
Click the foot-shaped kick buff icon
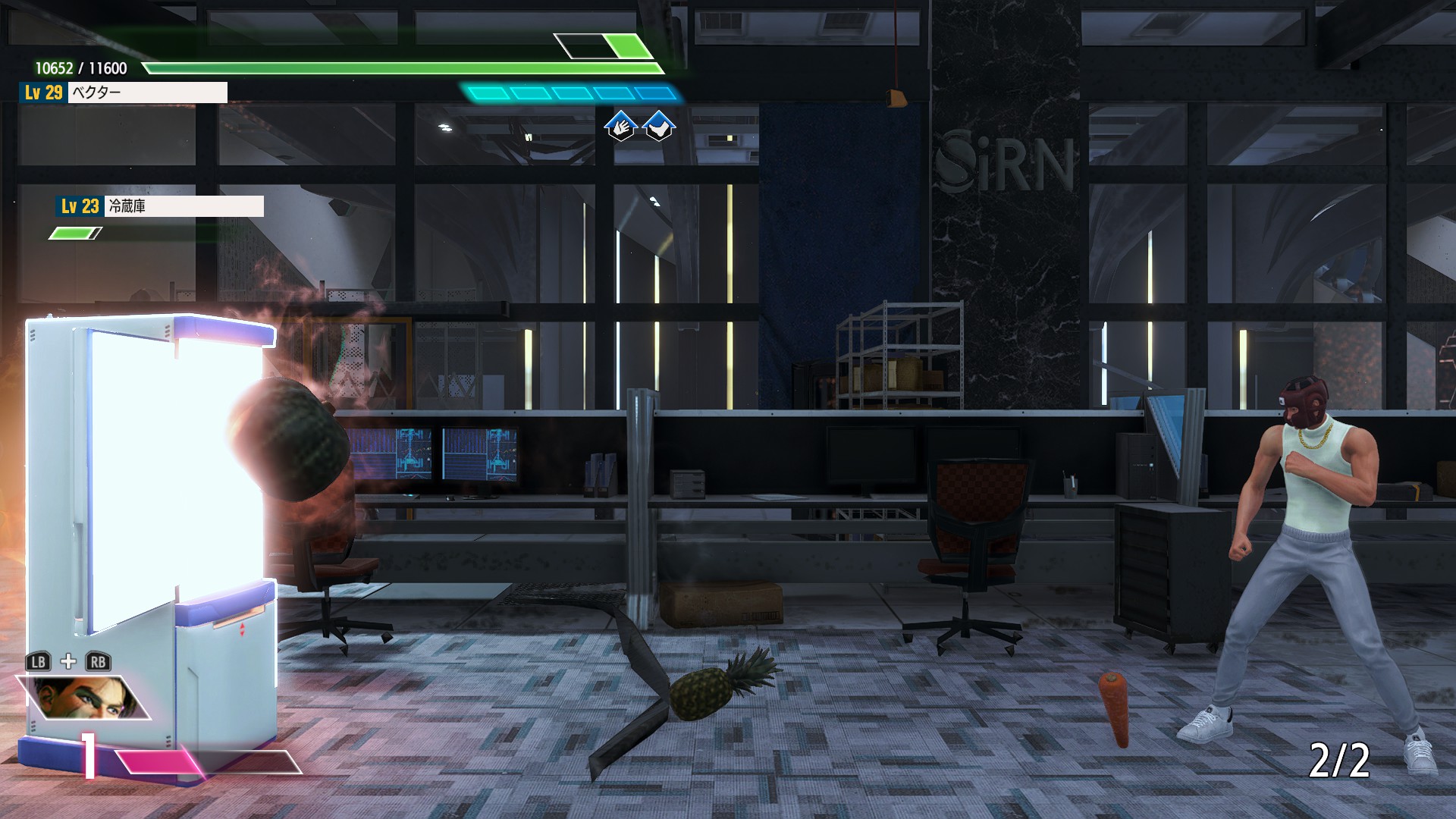(659, 126)
